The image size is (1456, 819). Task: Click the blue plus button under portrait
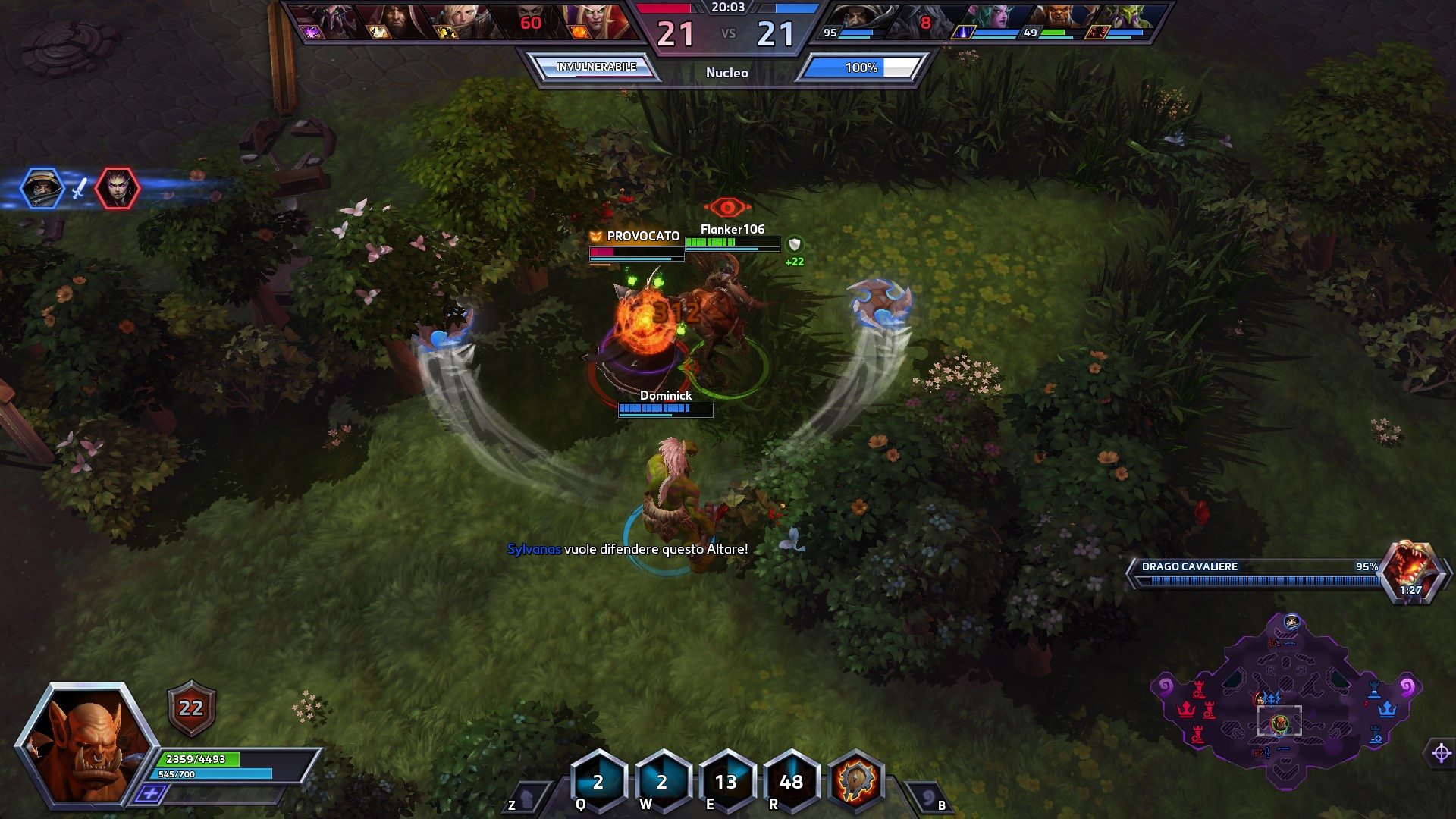point(151,794)
